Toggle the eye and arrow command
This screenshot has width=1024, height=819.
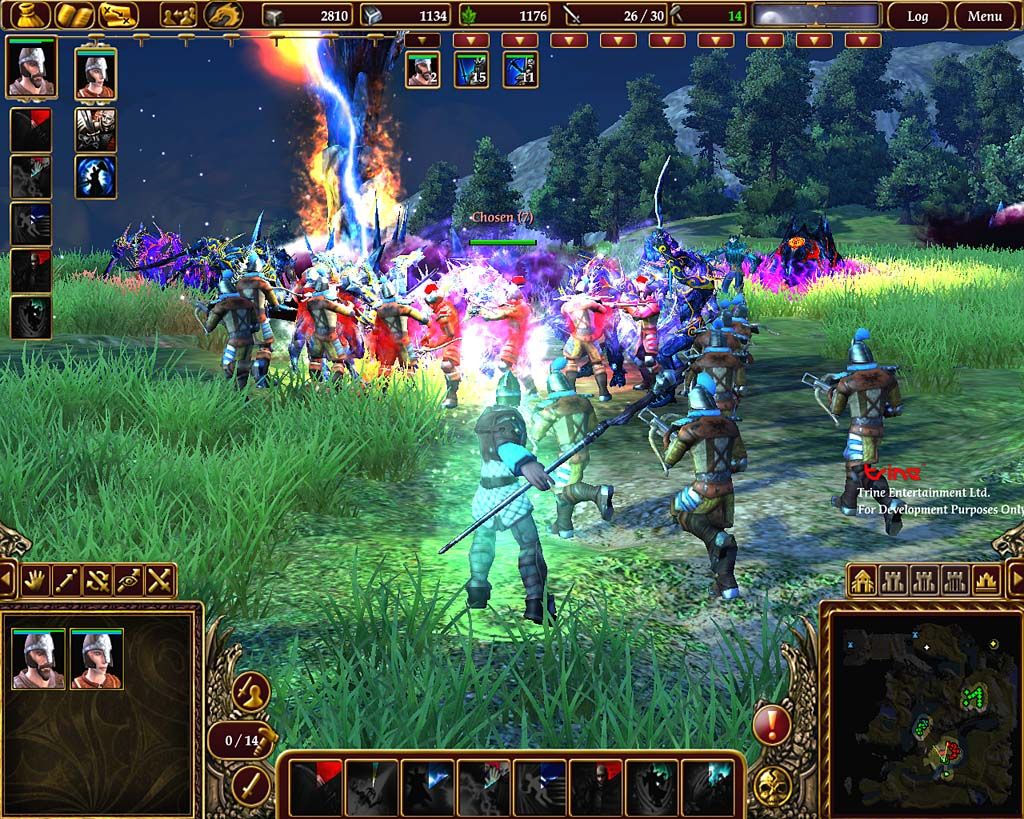pos(129,580)
